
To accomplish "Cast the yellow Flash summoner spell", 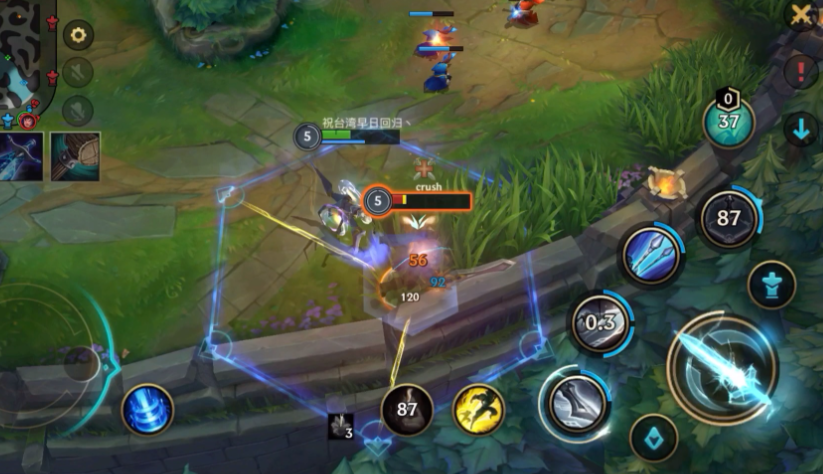I will (x=478, y=409).
